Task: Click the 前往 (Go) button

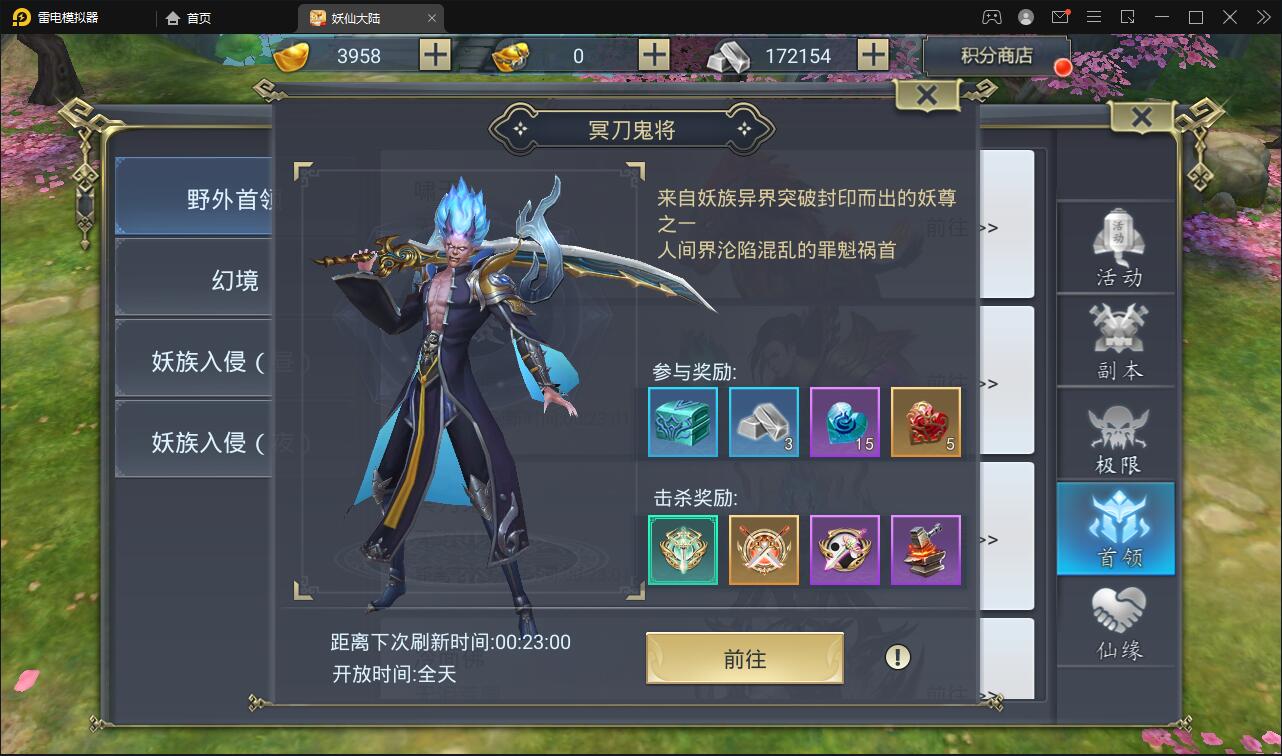Action: pos(745,658)
